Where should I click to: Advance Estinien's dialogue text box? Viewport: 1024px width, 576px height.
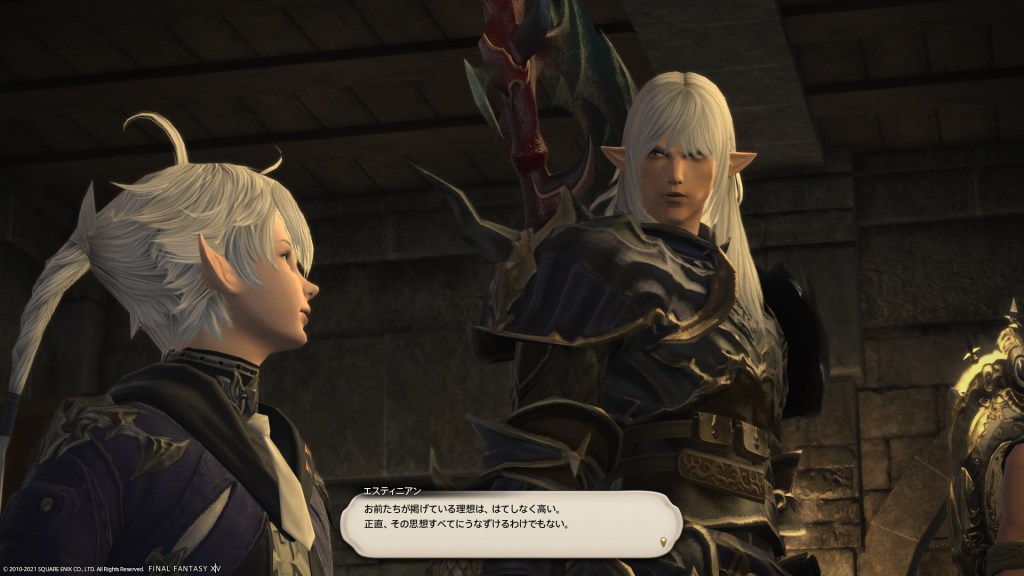pos(510,522)
